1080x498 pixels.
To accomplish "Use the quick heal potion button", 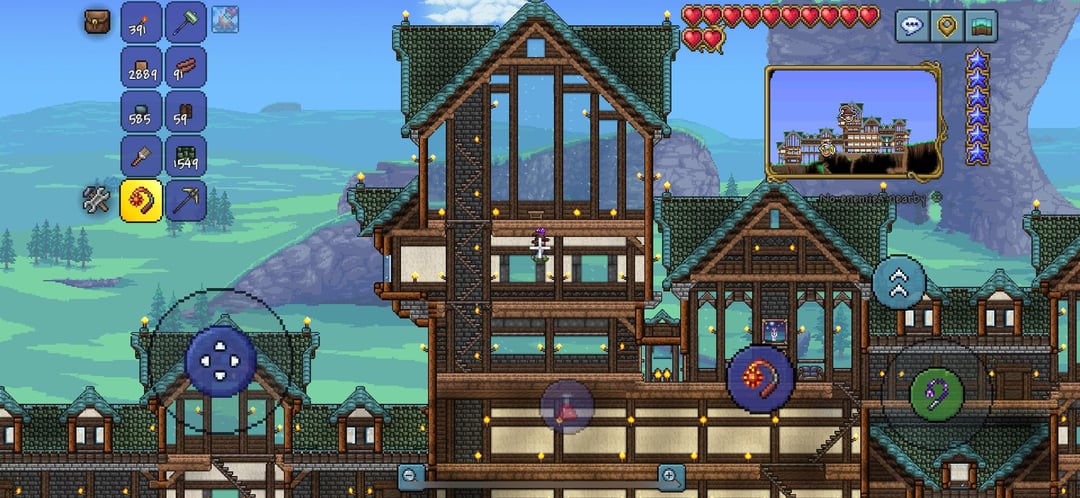I will [567, 406].
